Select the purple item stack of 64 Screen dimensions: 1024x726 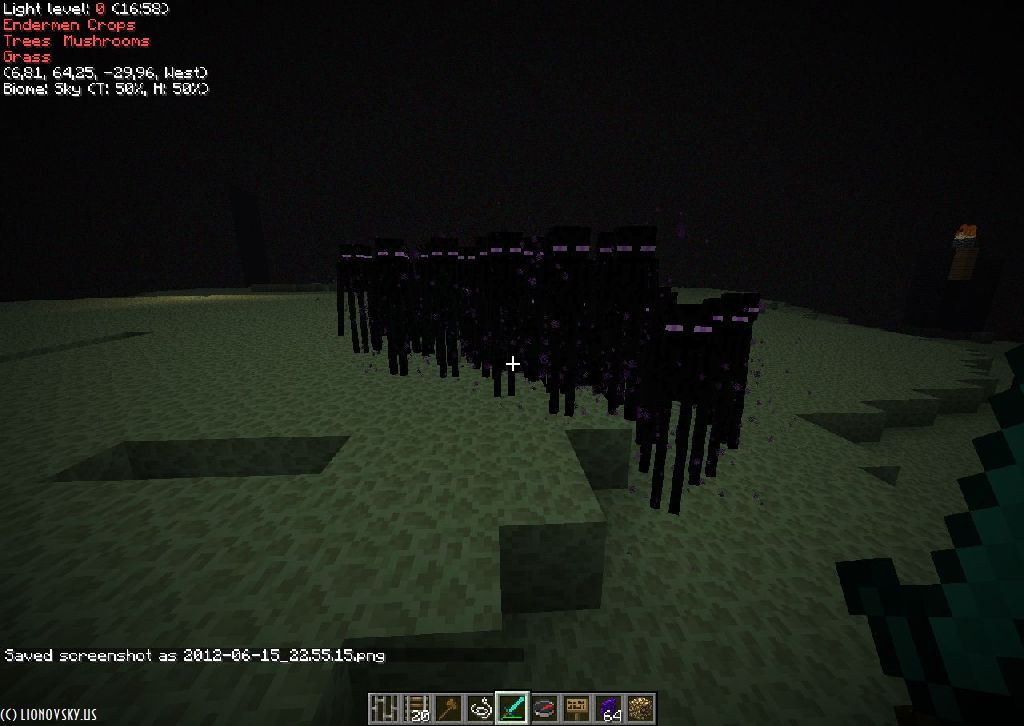(x=608, y=708)
